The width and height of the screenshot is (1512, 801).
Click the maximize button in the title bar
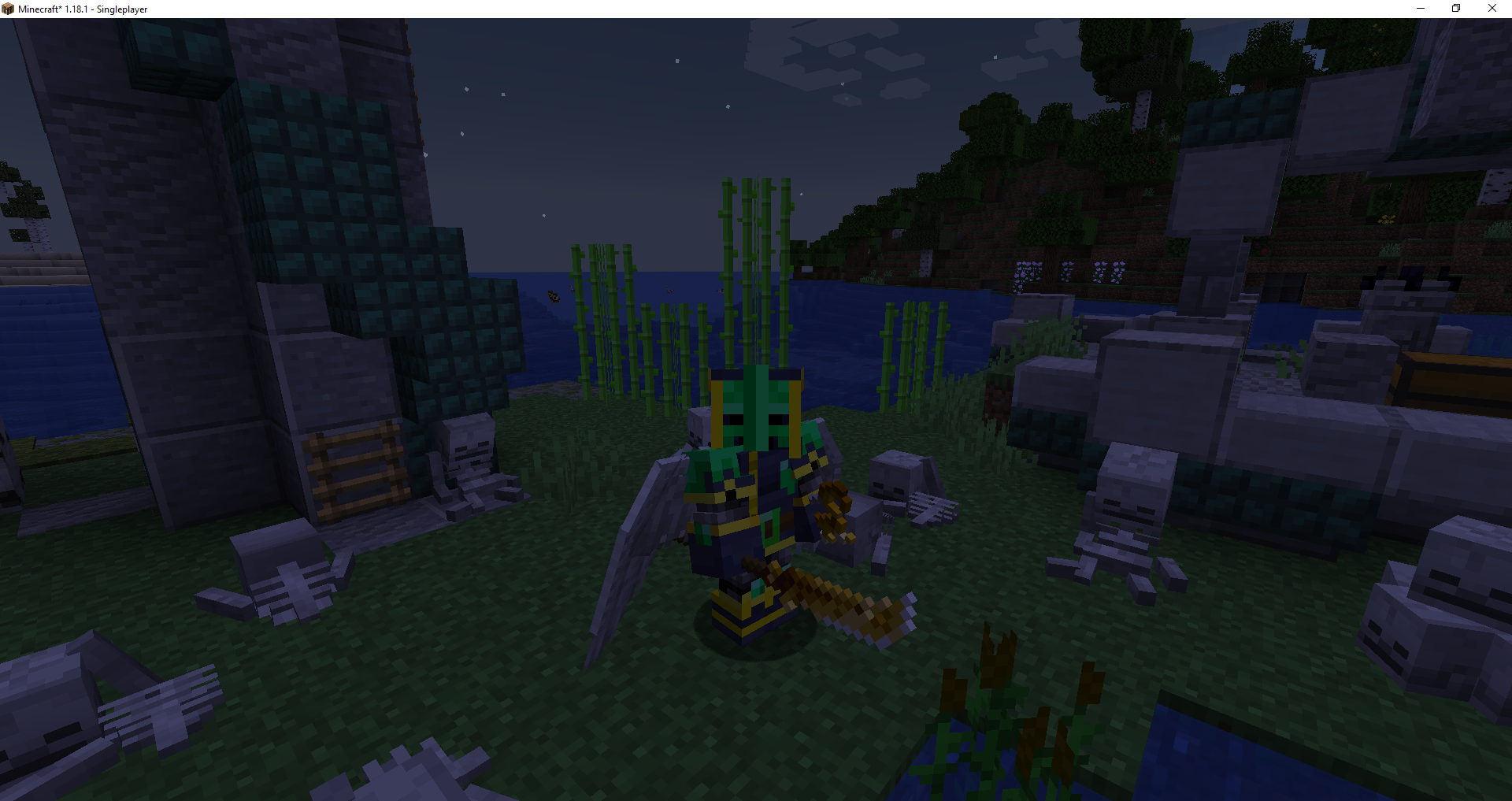[1456, 9]
